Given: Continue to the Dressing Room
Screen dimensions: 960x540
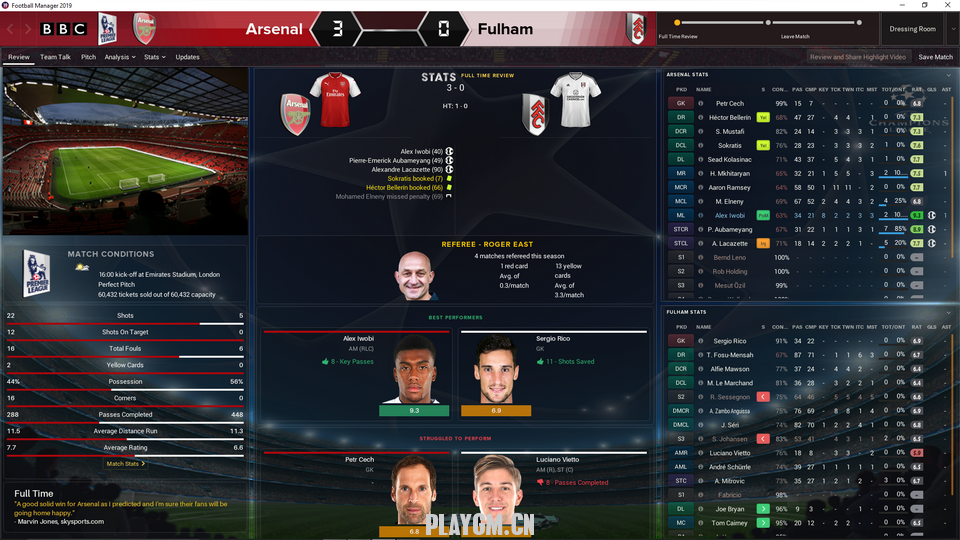Looking at the screenshot, I should coord(911,29).
